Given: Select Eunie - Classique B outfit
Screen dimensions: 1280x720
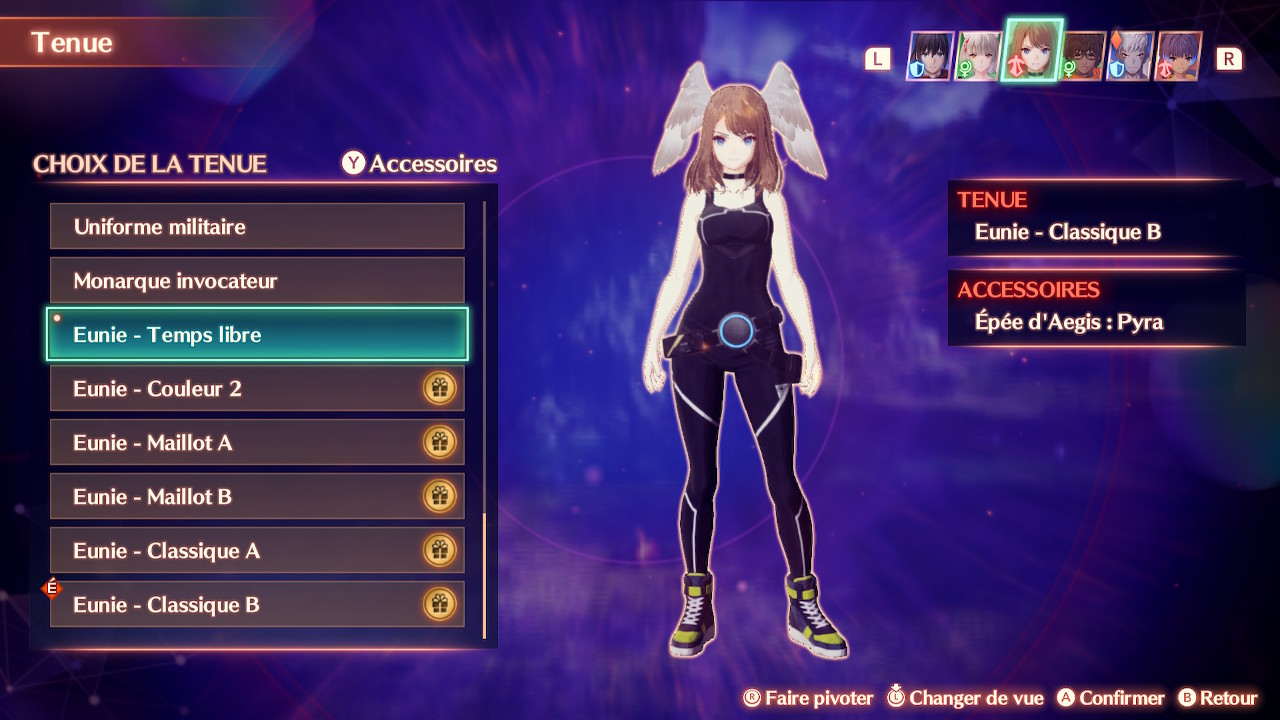Looking at the screenshot, I should [257, 605].
